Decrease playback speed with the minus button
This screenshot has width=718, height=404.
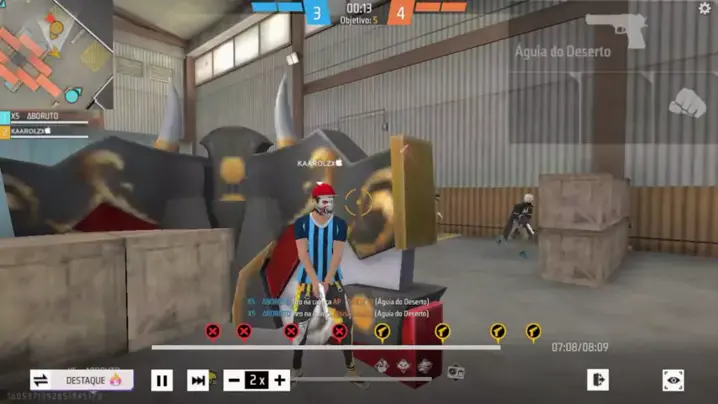[x=233, y=380]
